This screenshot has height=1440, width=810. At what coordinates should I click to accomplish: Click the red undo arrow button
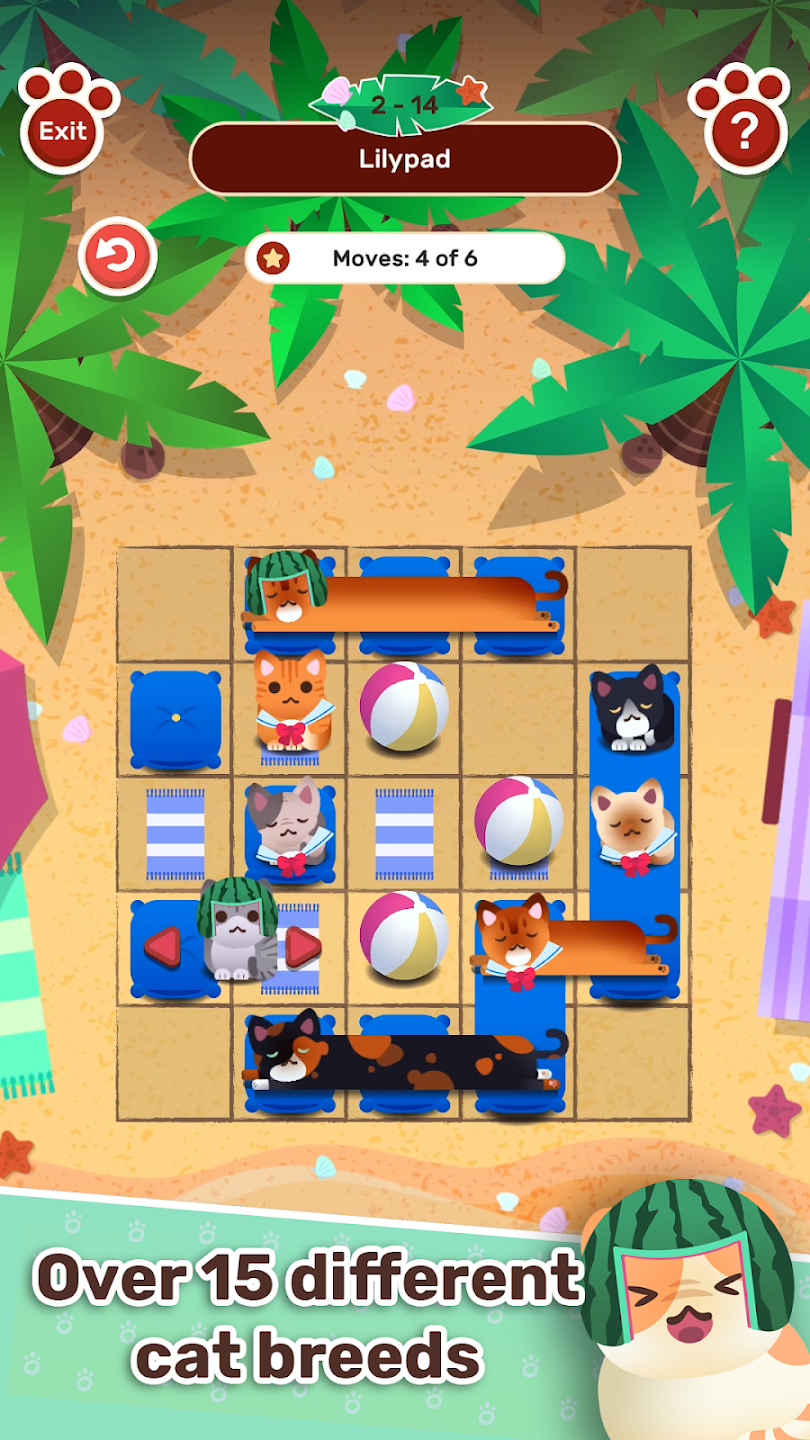[x=118, y=258]
